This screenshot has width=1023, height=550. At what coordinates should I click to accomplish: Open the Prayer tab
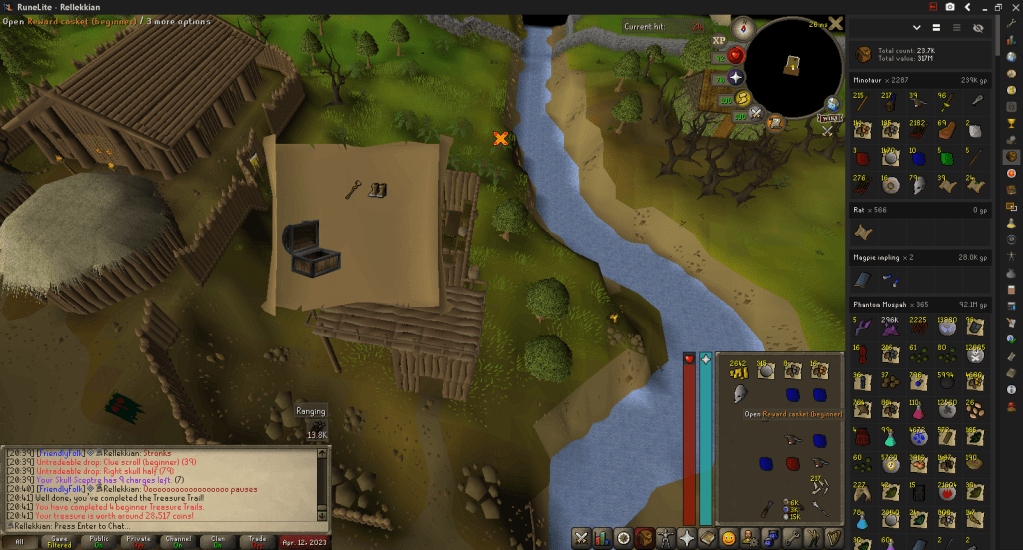click(687, 537)
